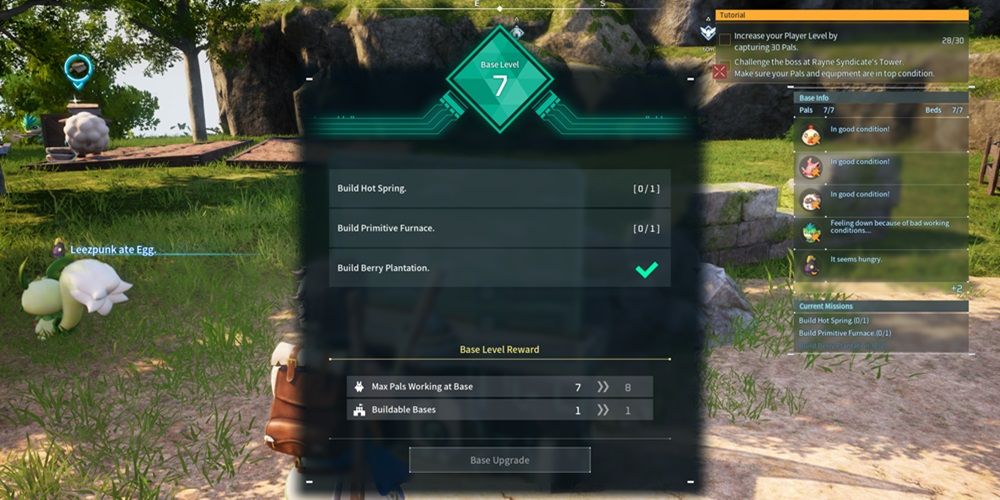Click the Max Pals Working at Base reward row

coord(499,386)
